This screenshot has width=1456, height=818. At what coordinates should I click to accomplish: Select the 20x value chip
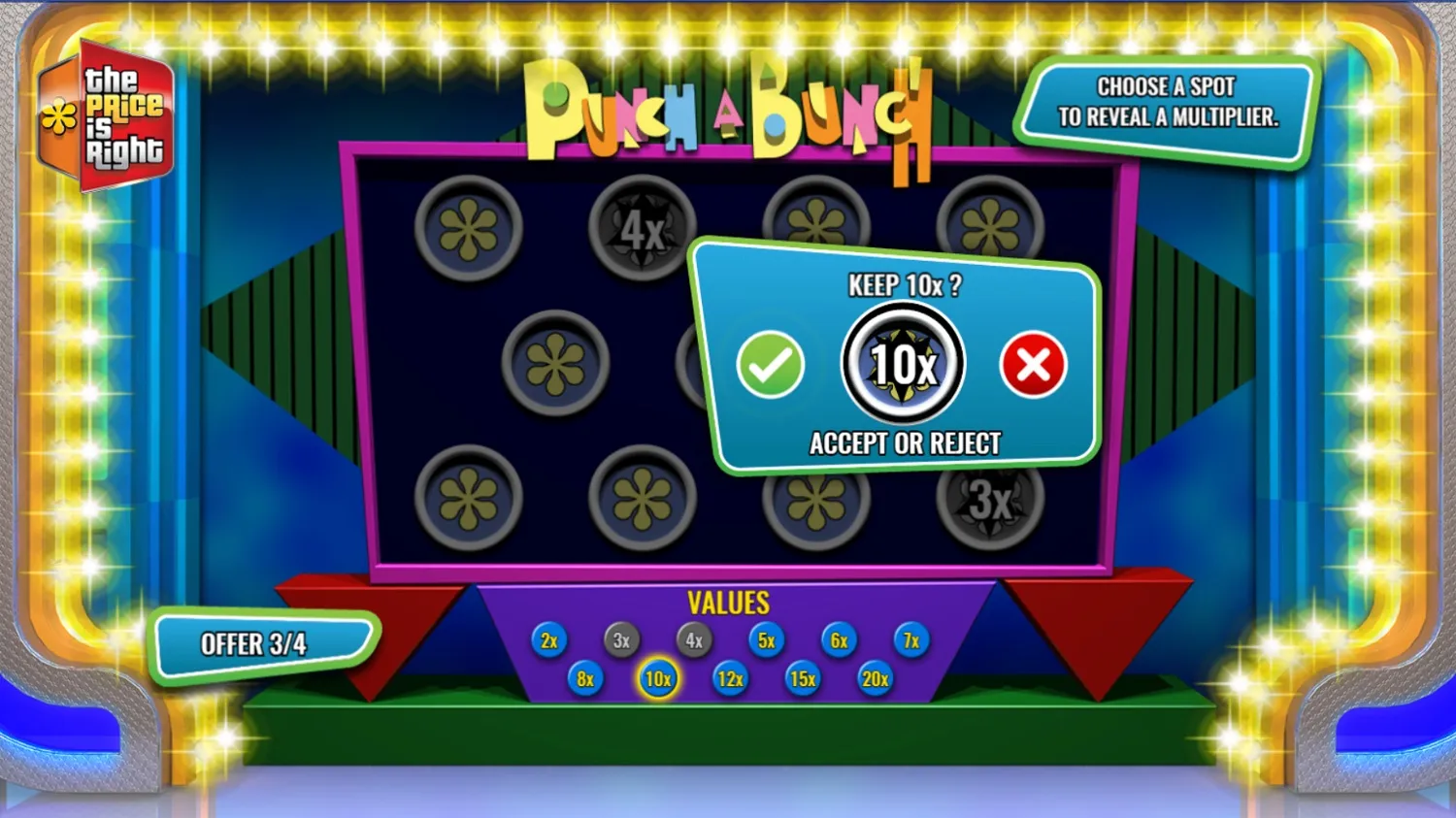pos(874,680)
